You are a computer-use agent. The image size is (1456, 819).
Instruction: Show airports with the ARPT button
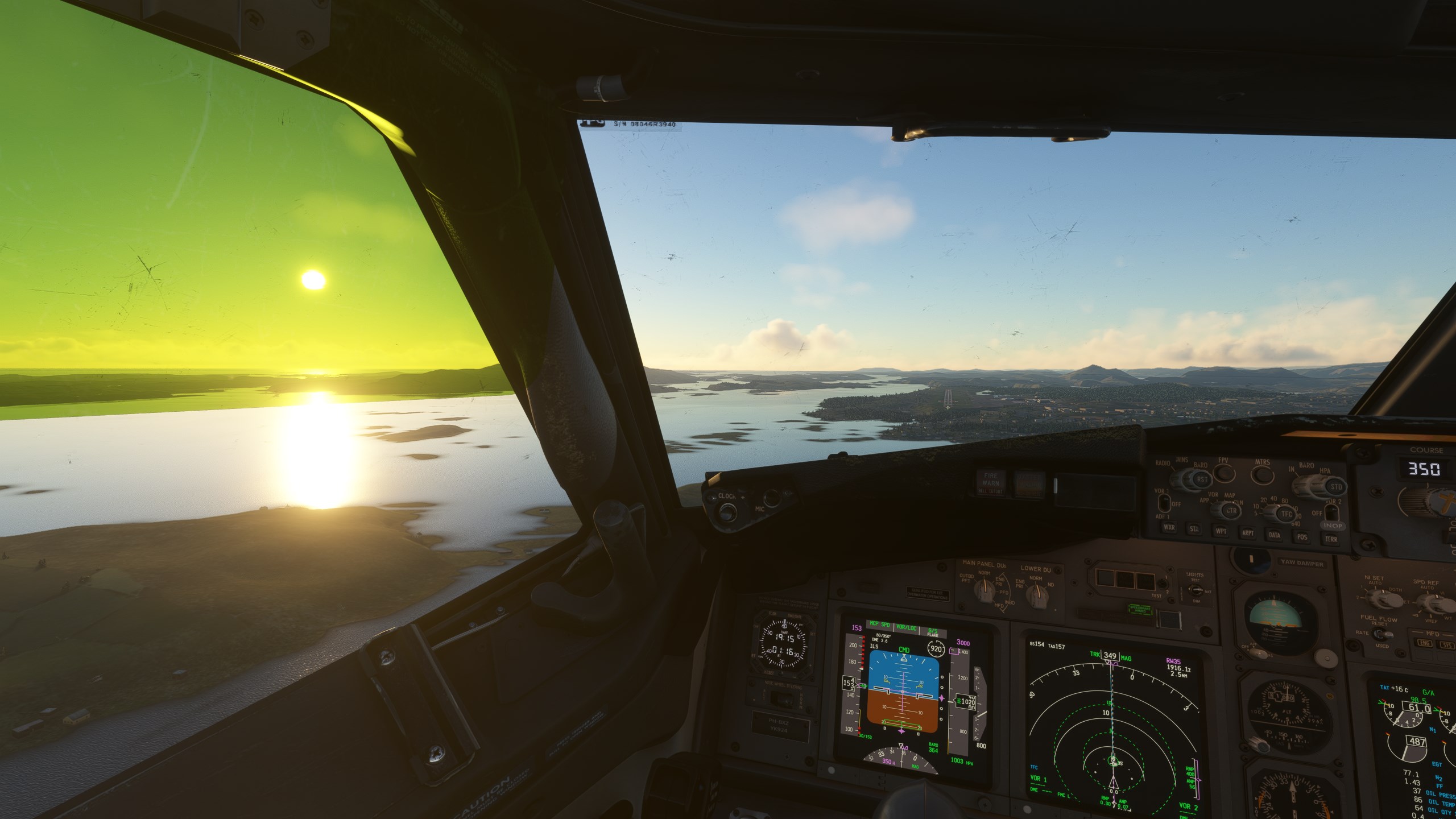click(x=1247, y=533)
